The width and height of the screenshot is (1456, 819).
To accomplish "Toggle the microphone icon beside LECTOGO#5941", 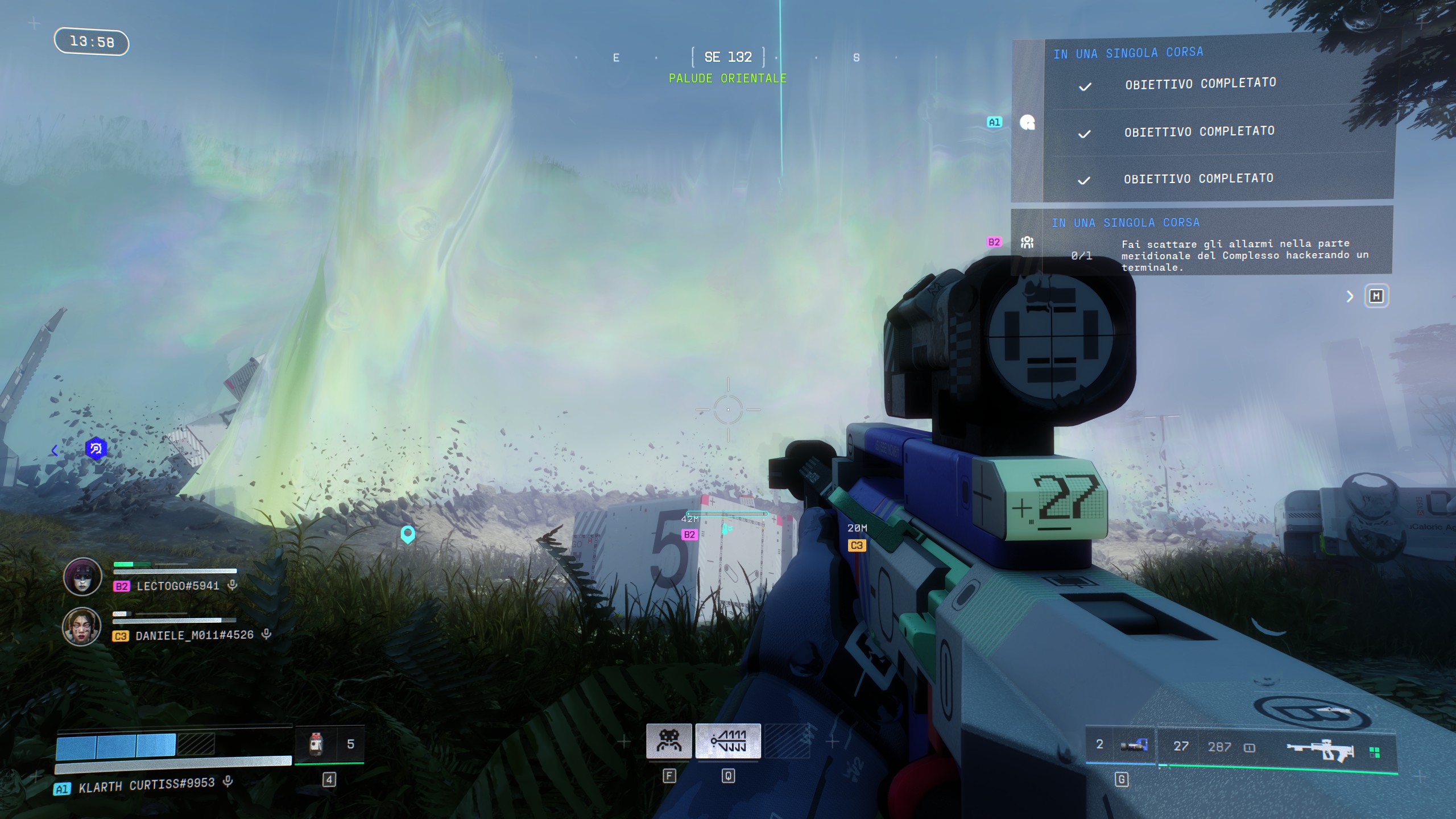I will click(232, 585).
